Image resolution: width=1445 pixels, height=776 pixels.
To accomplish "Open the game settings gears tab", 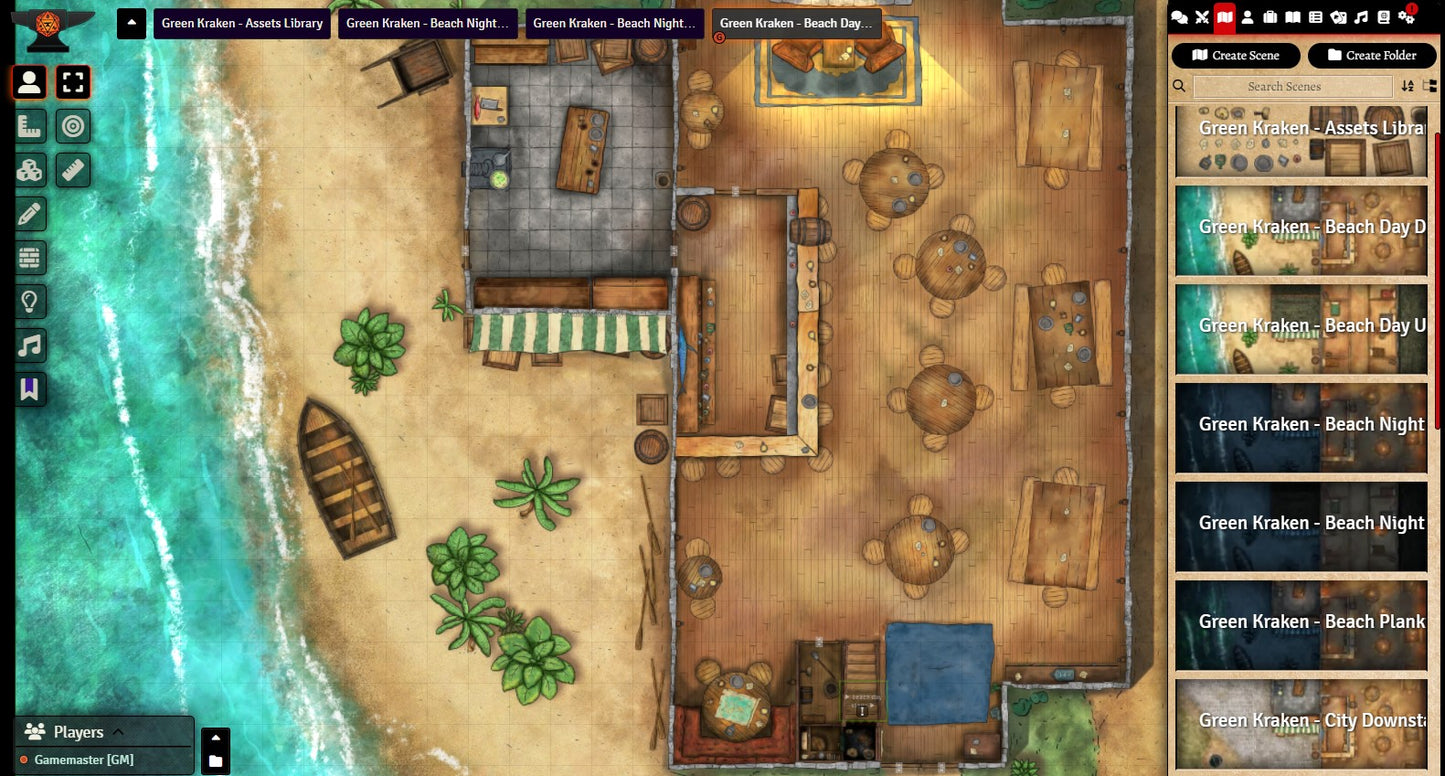I will (x=1407, y=16).
